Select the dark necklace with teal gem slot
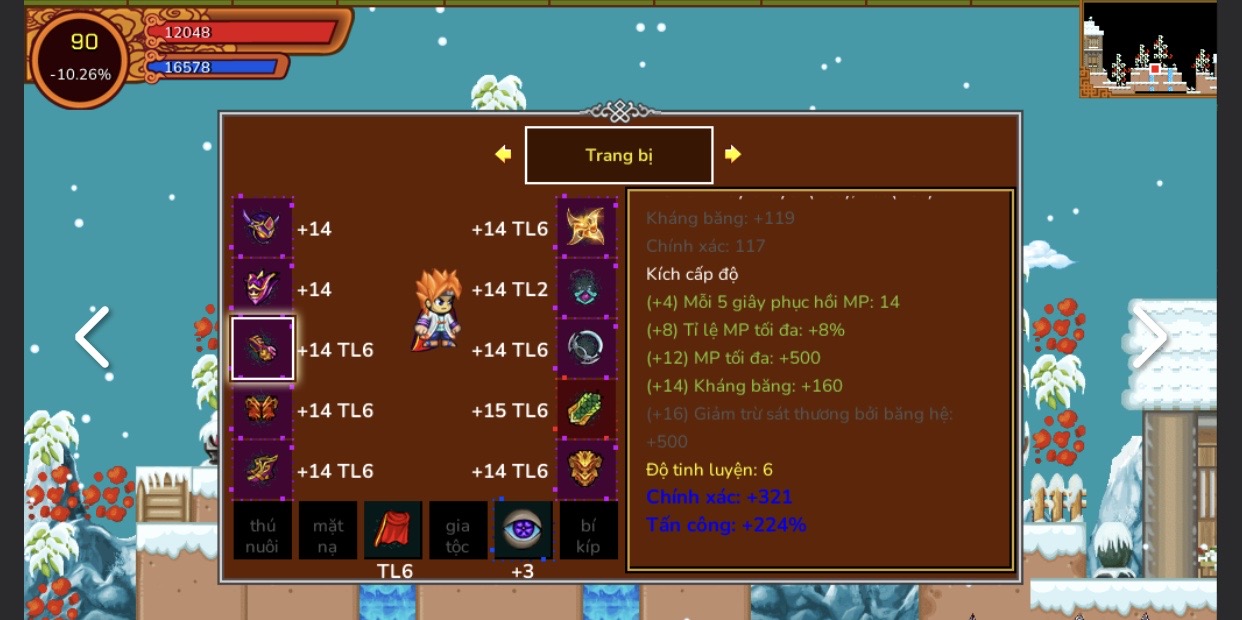Image resolution: width=1242 pixels, height=620 pixels. click(586, 289)
